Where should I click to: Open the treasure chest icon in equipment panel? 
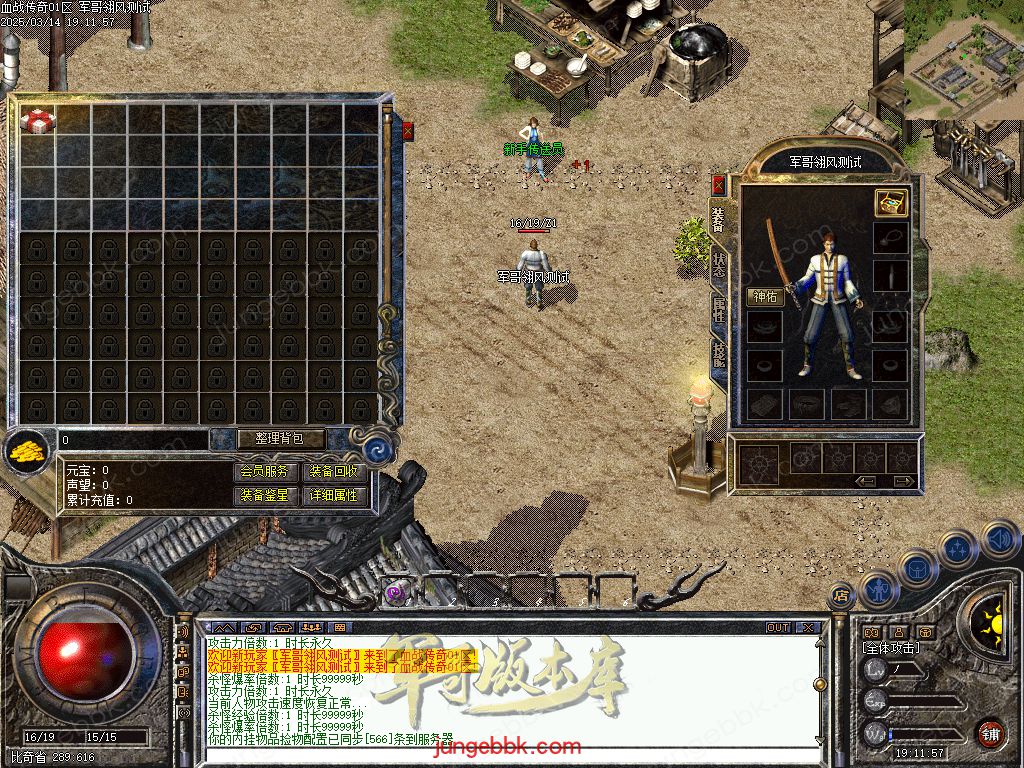click(890, 203)
